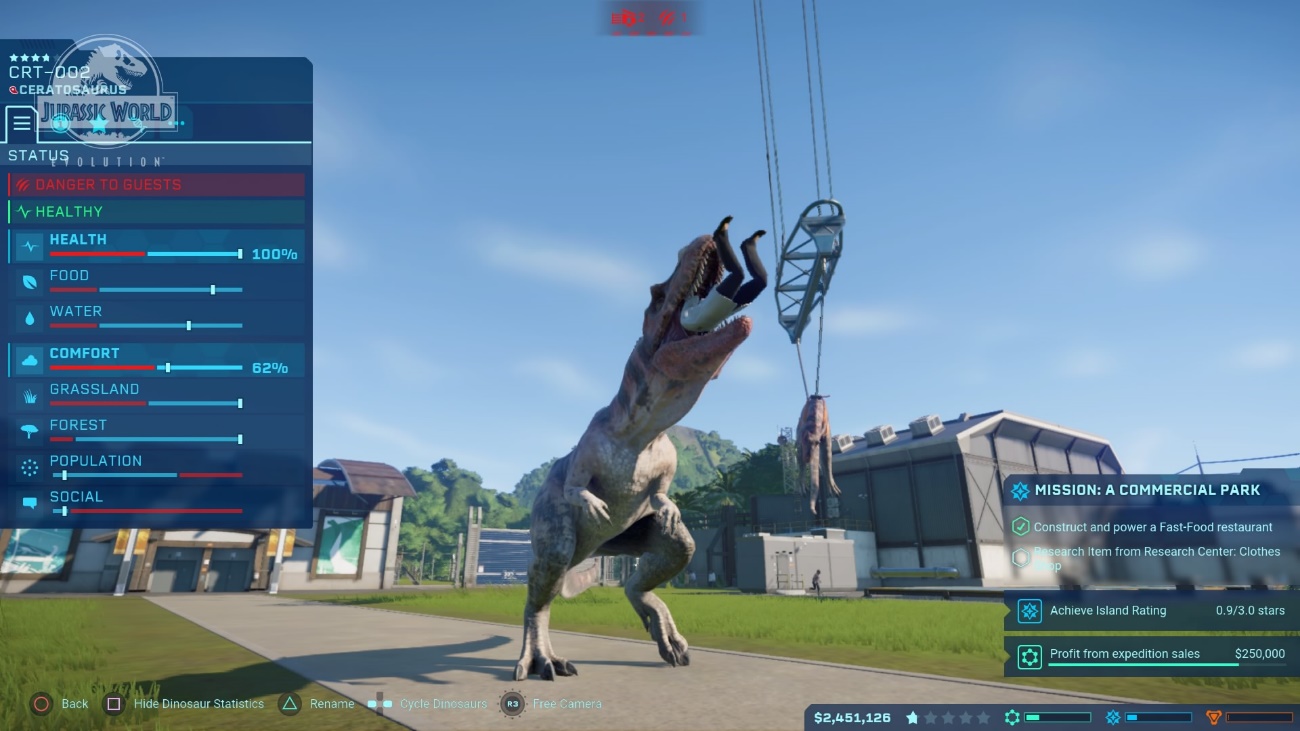Select the Profit from expedition sales contract
Screen dimensions: 1300x731
[x=1150, y=655]
